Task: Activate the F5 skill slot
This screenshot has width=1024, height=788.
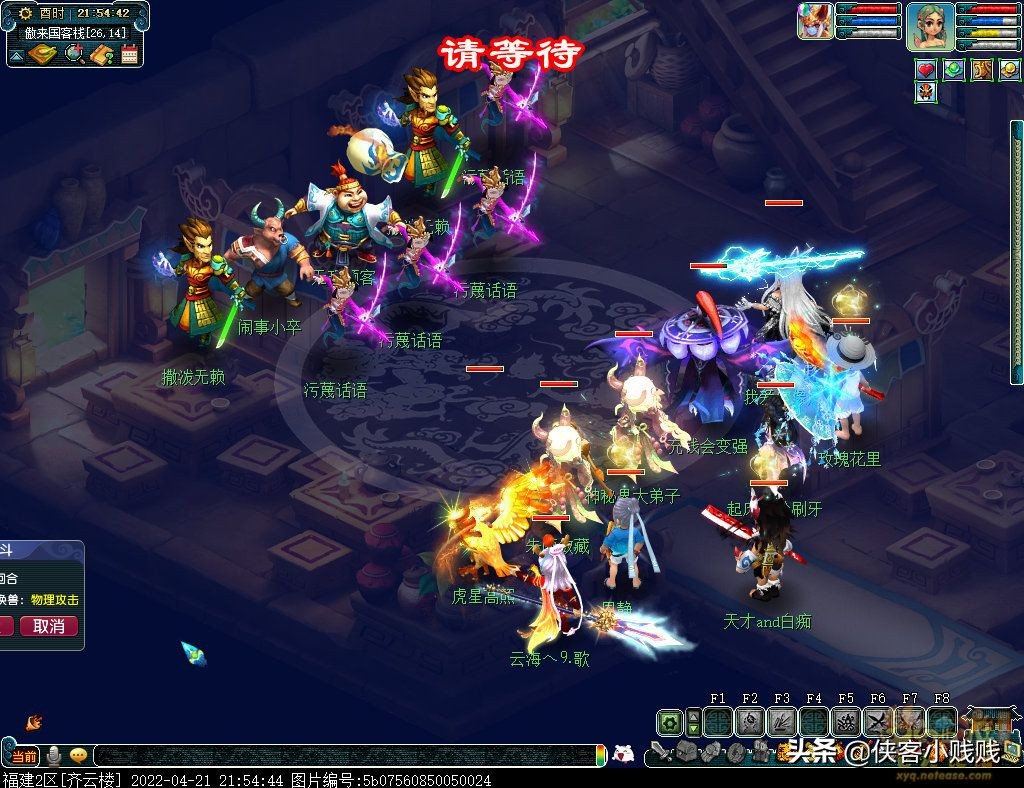Action: 846,722
